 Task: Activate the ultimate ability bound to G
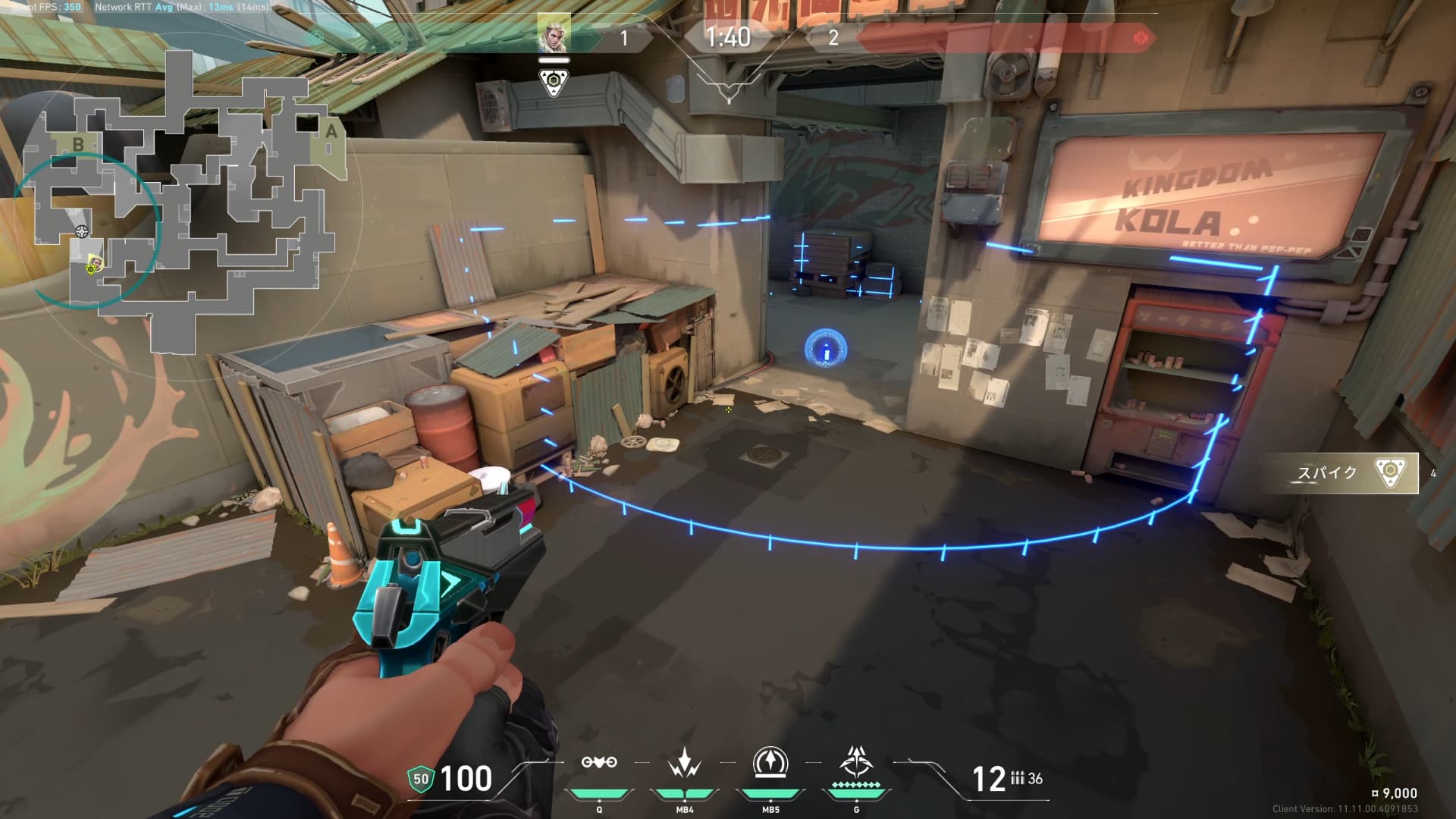click(856, 761)
